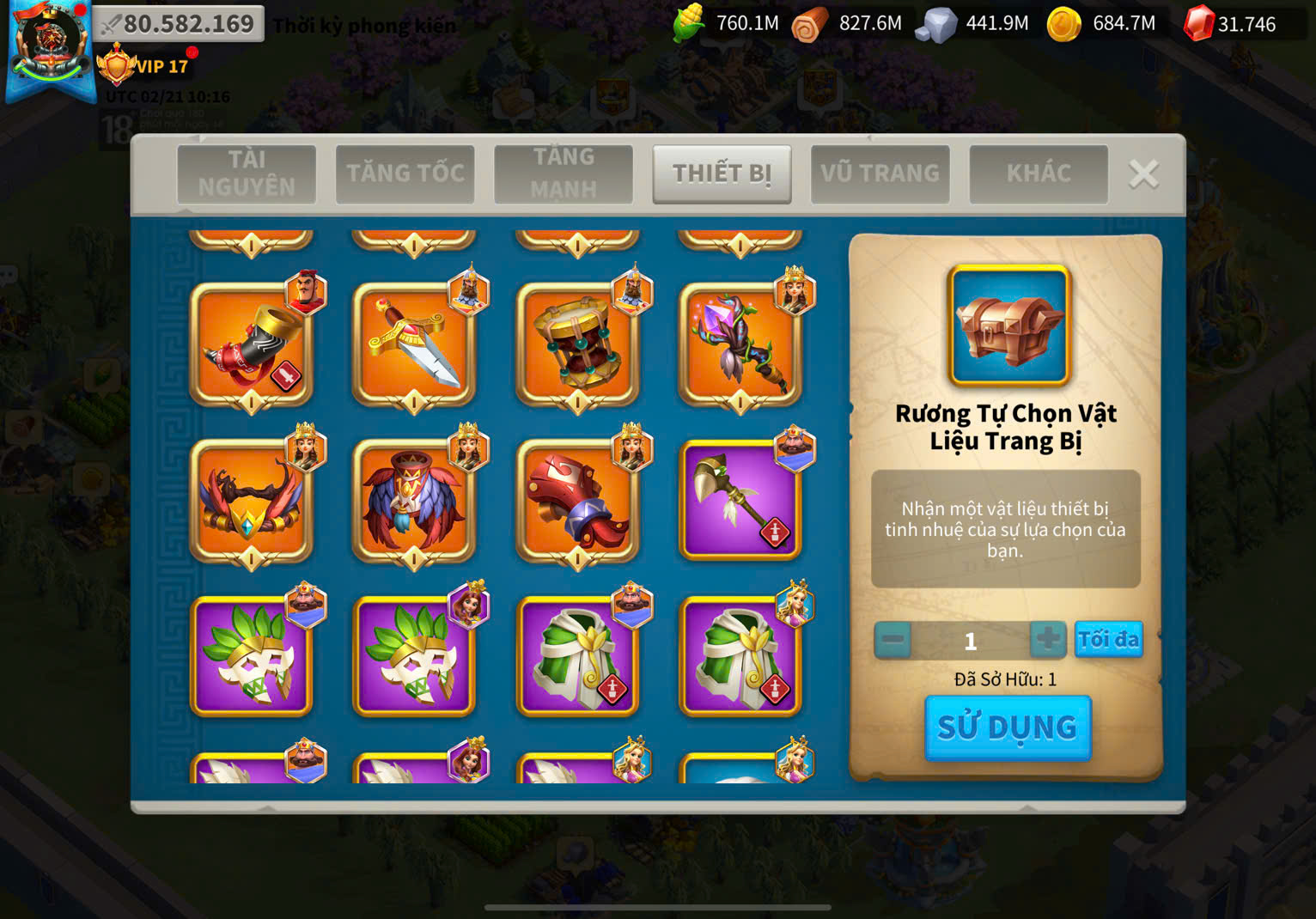This screenshot has width=1316, height=919.
Task: Select the feathered red vase item
Action: 414,502
